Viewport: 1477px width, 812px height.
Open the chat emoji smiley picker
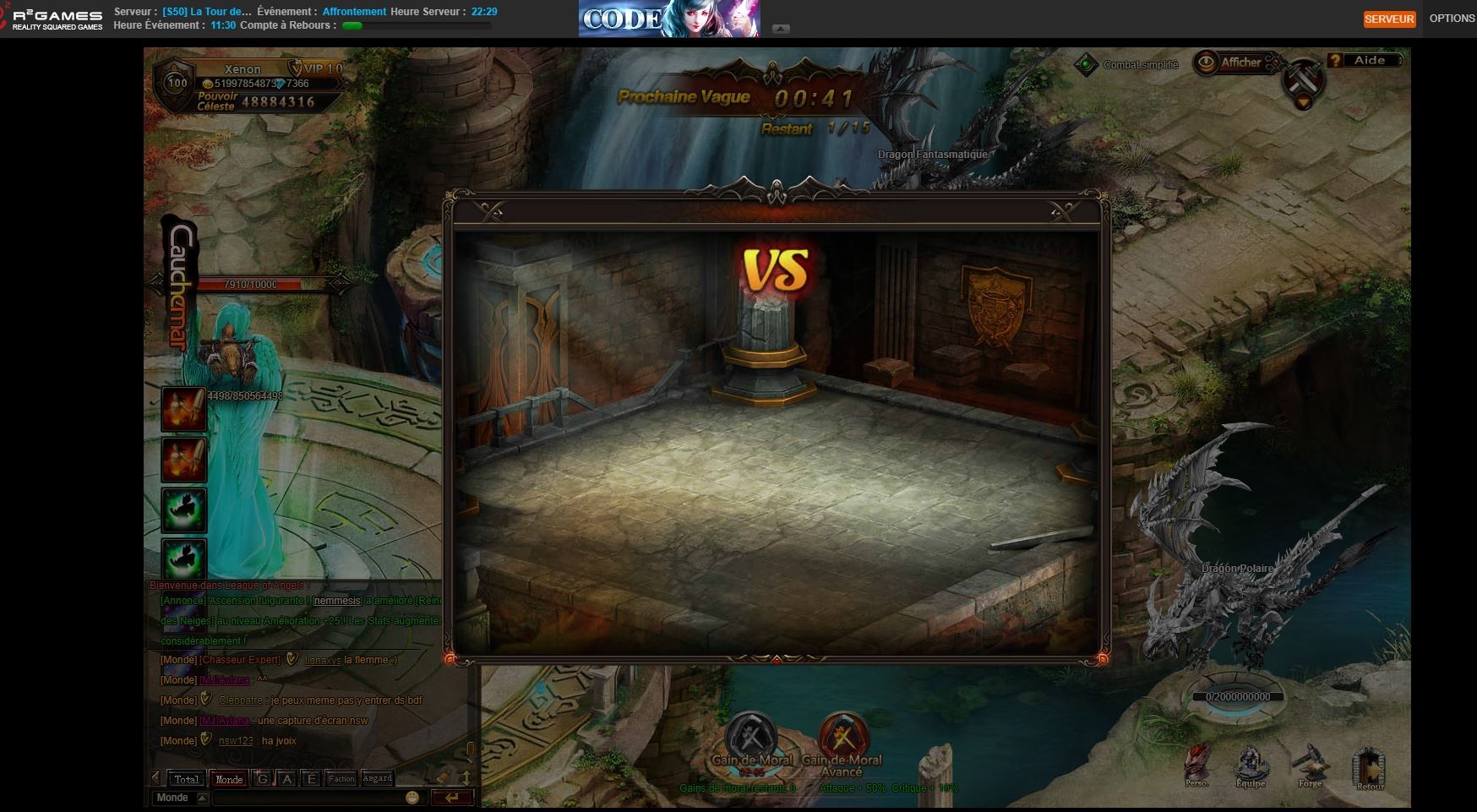(x=412, y=798)
